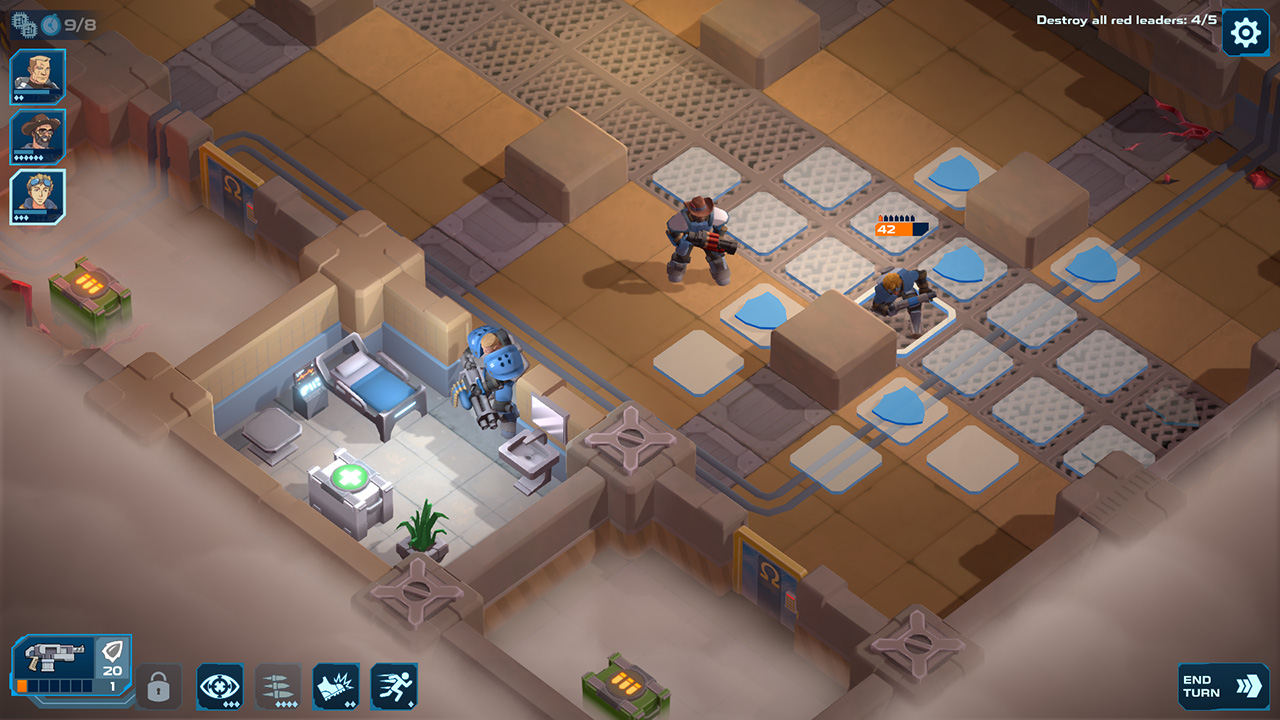Activate the crosshair eye overwatch ability

220,687
